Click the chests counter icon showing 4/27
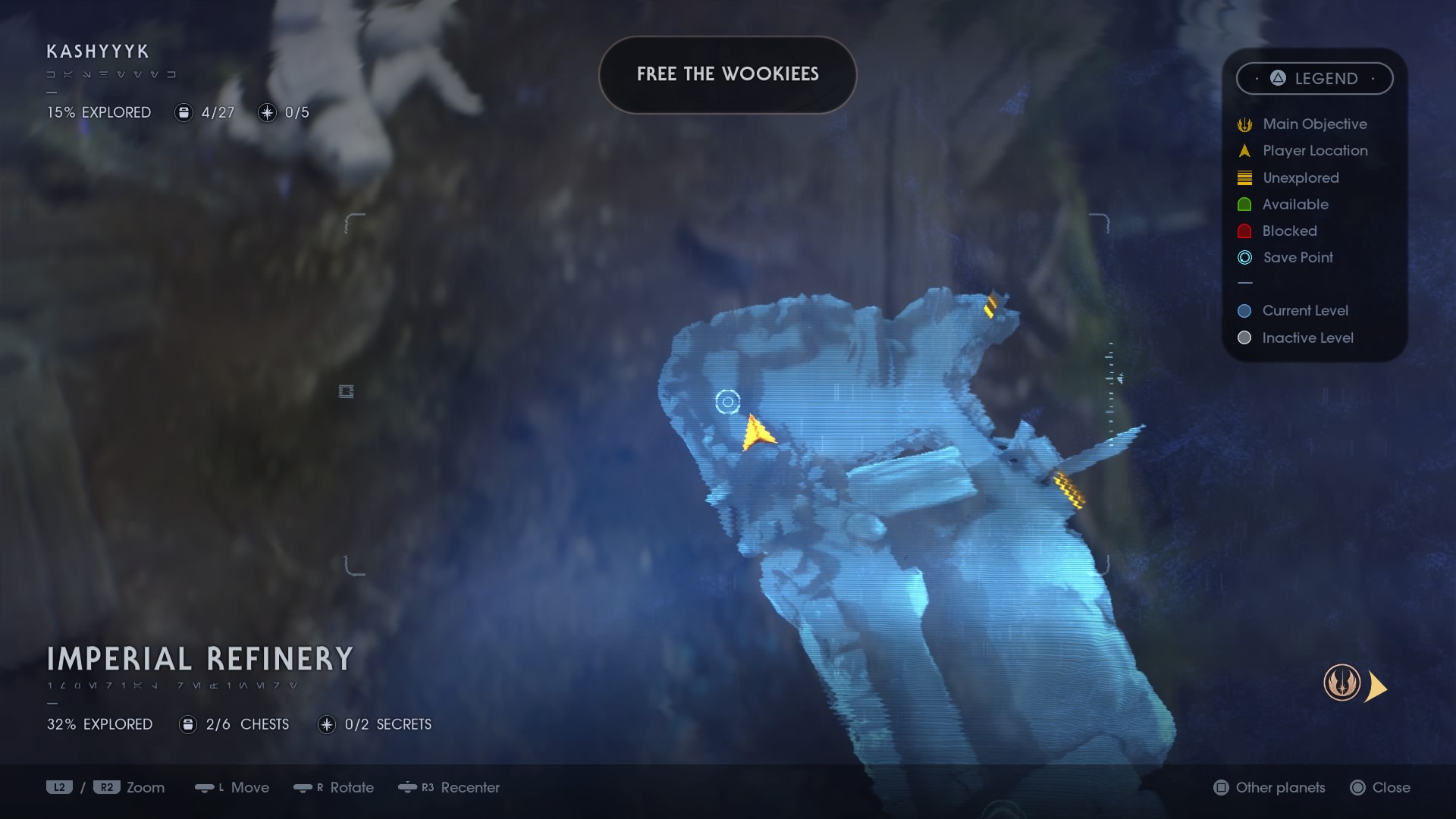Image resolution: width=1456 pixels, height=819 pixels. pos(184,112)
